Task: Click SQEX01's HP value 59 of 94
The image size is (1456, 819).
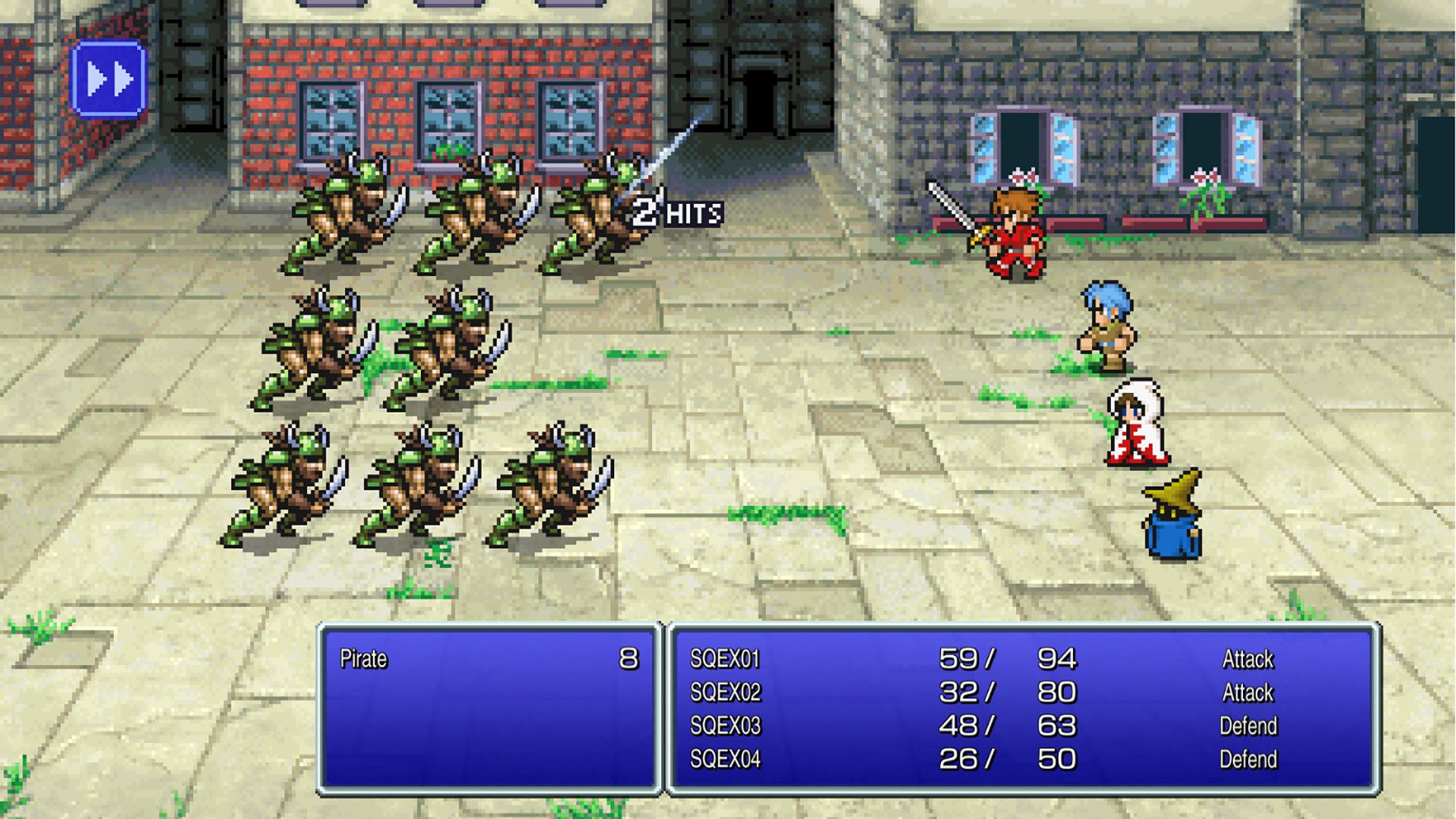Action: (x=1009, y=659)
